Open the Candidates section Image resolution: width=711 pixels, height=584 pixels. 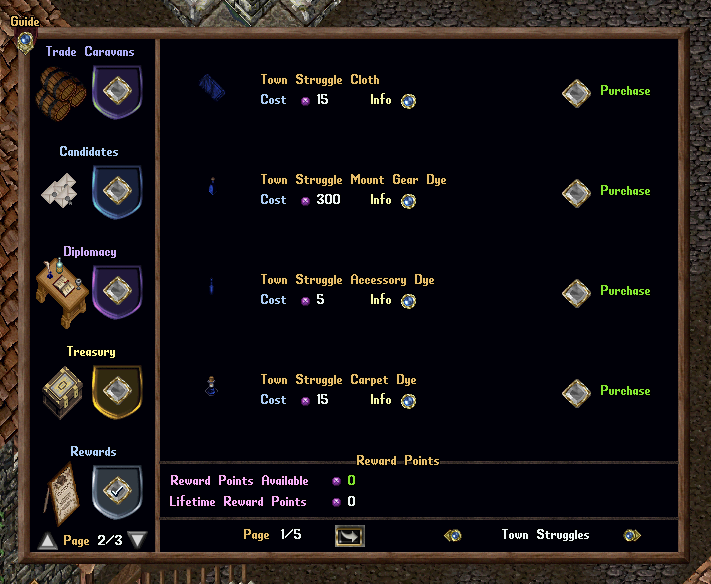pos(117,191)
